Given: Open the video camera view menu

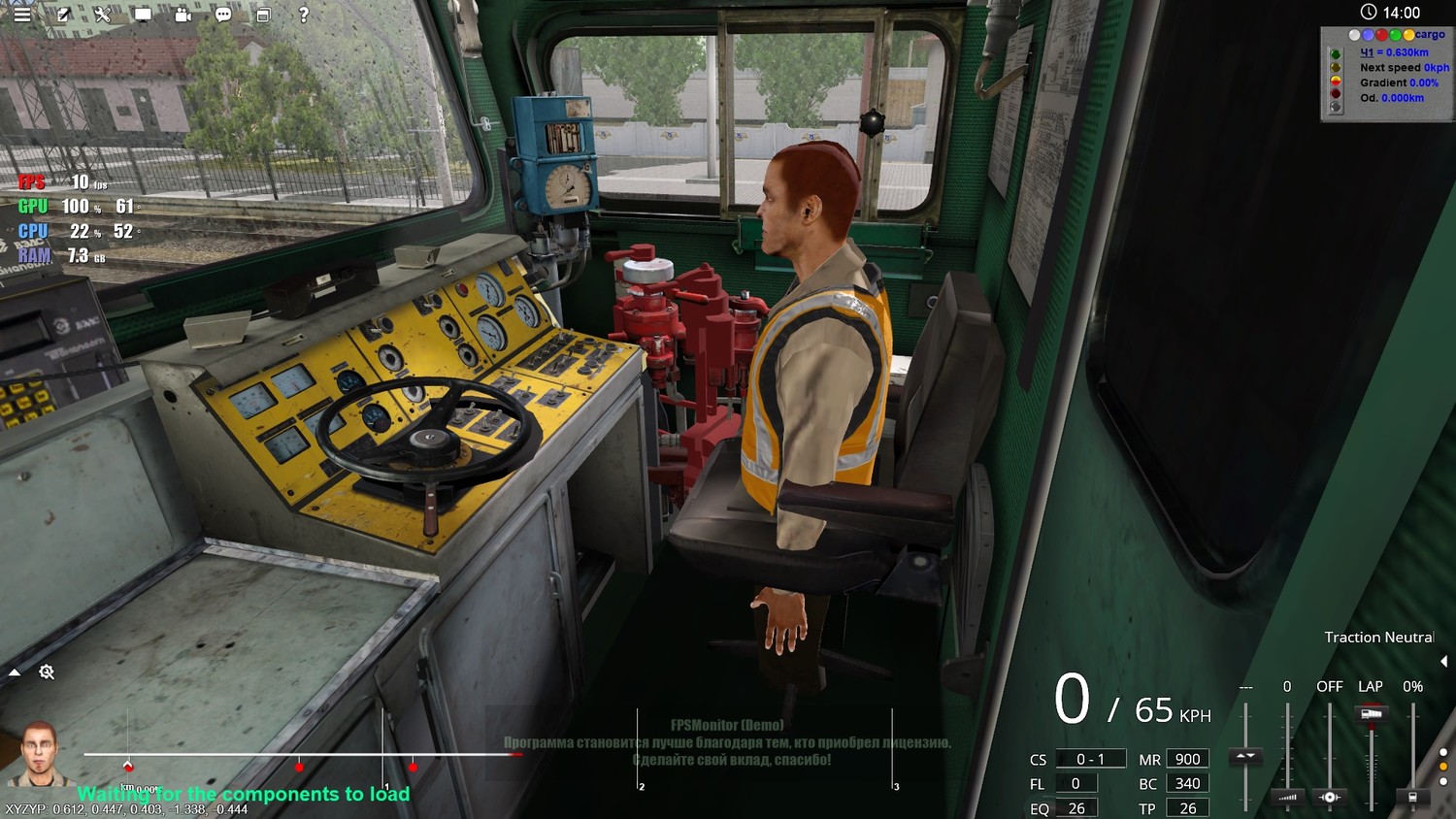Looking at the screenshot, I should pos(183,15).
